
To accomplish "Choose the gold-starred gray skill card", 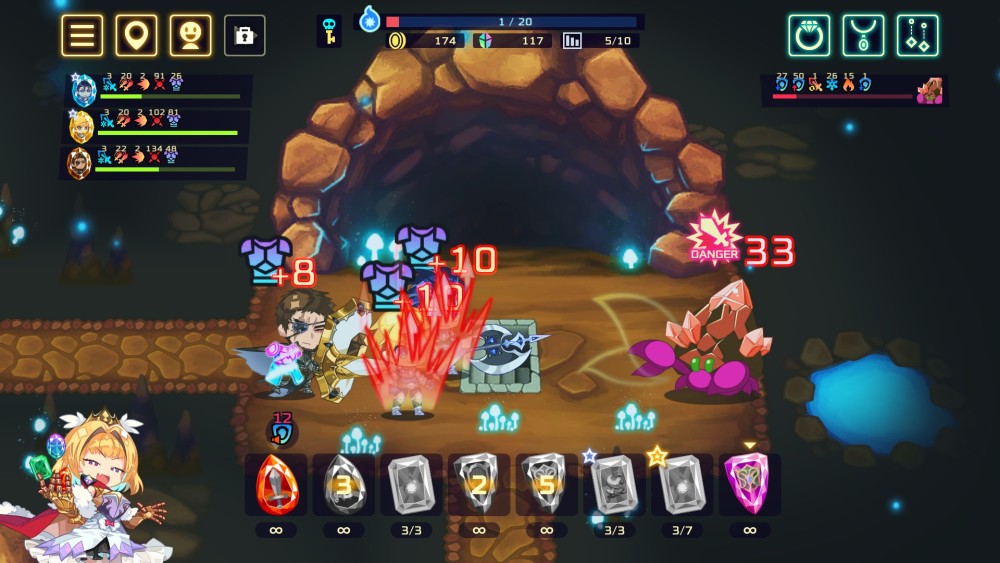I will click(x=682, y=485).
